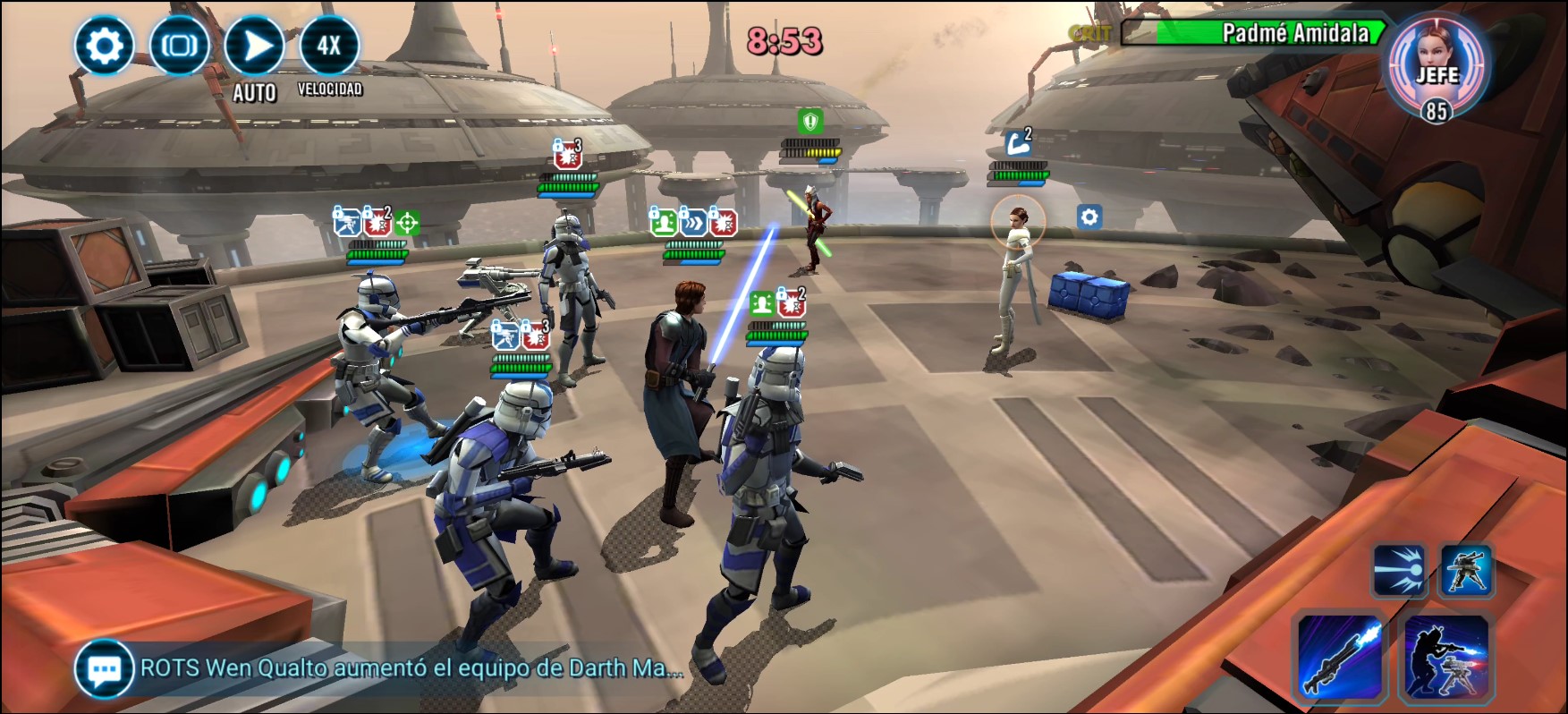The height and width of the screenshot is (714, 1568).
Task: Use the energy burst ability icon
Action: (x=1399, y=571)
